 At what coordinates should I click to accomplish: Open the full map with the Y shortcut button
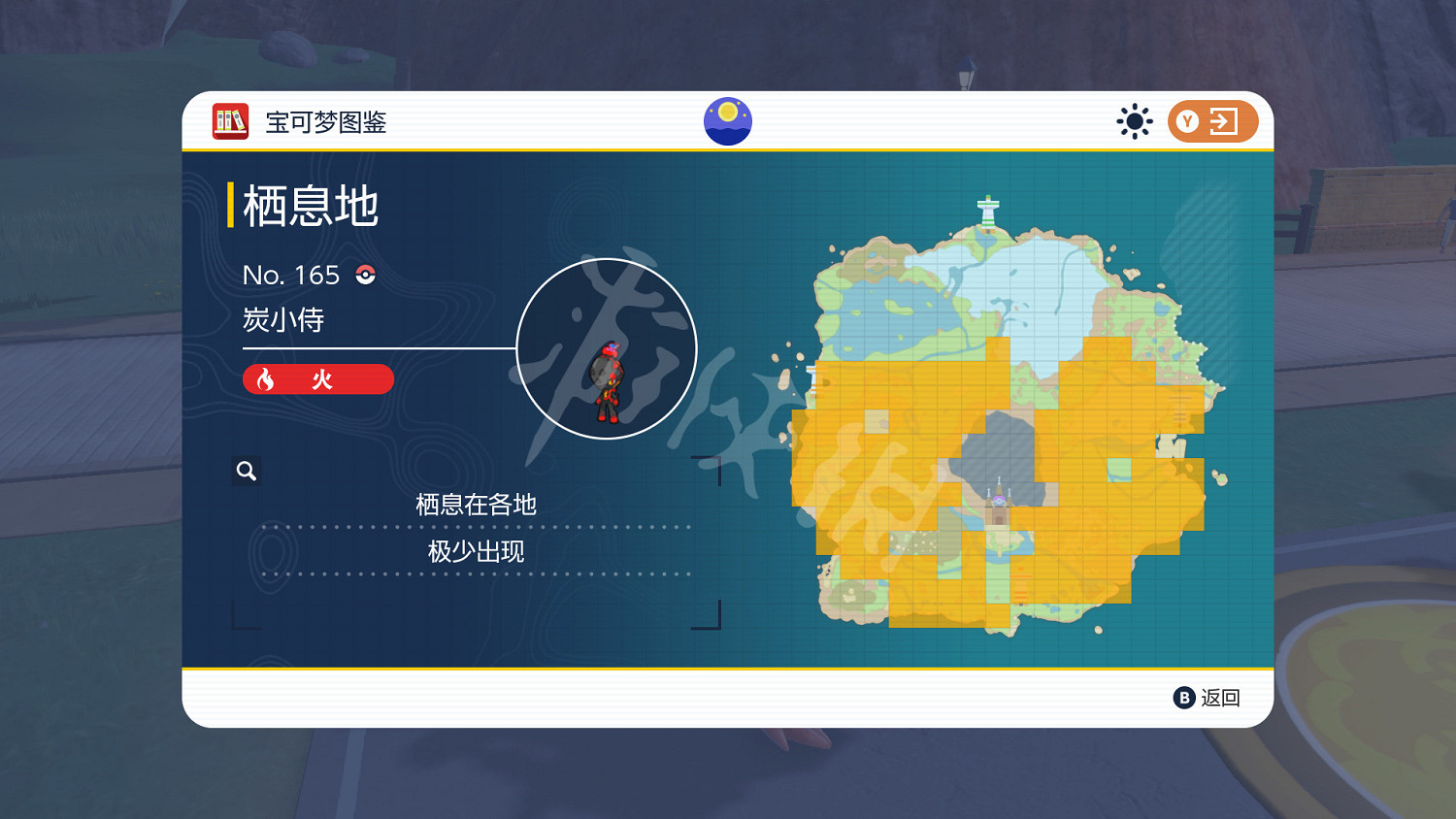[x=1212, y=120]
